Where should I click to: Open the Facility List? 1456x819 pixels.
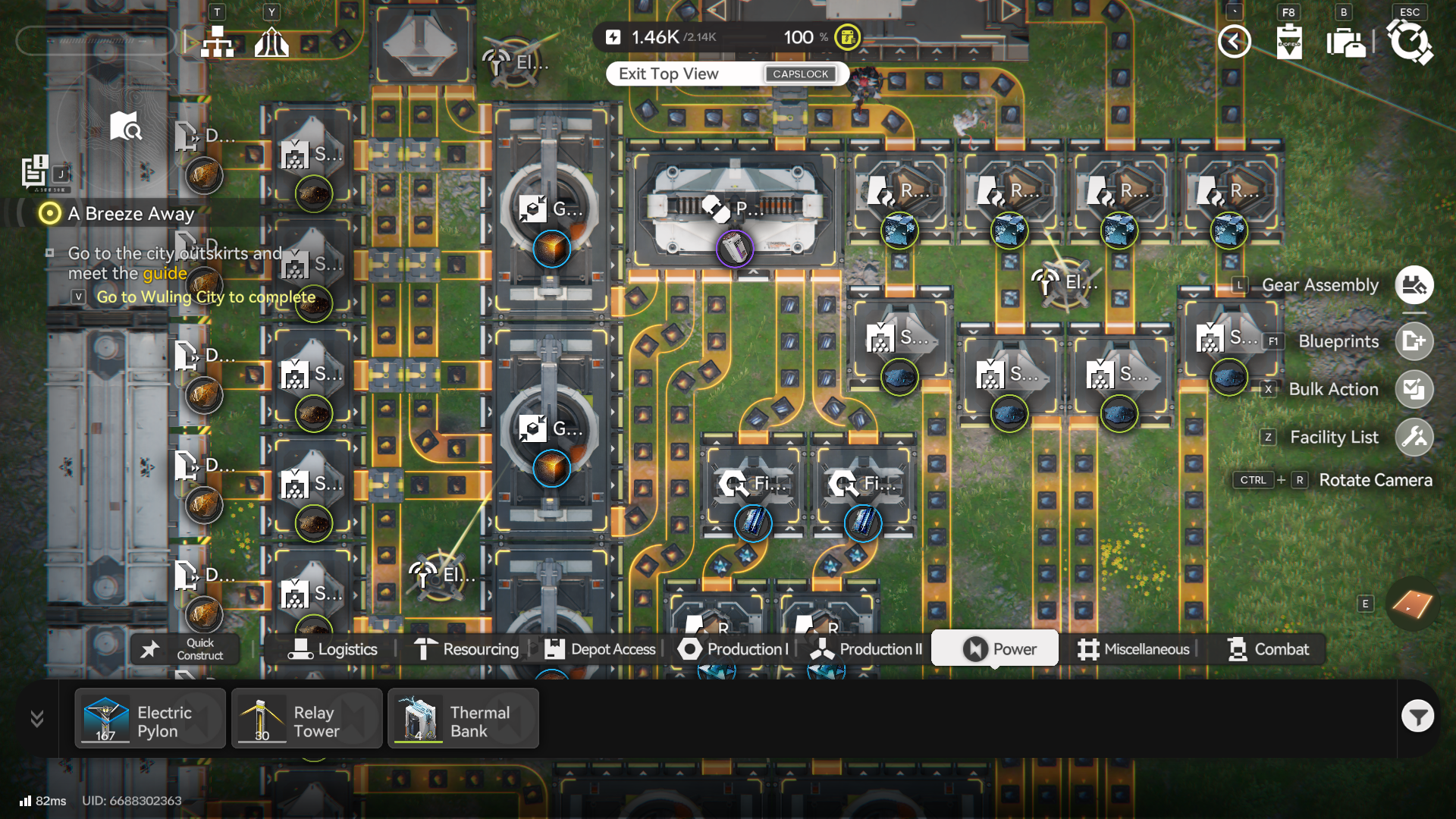1414,437
